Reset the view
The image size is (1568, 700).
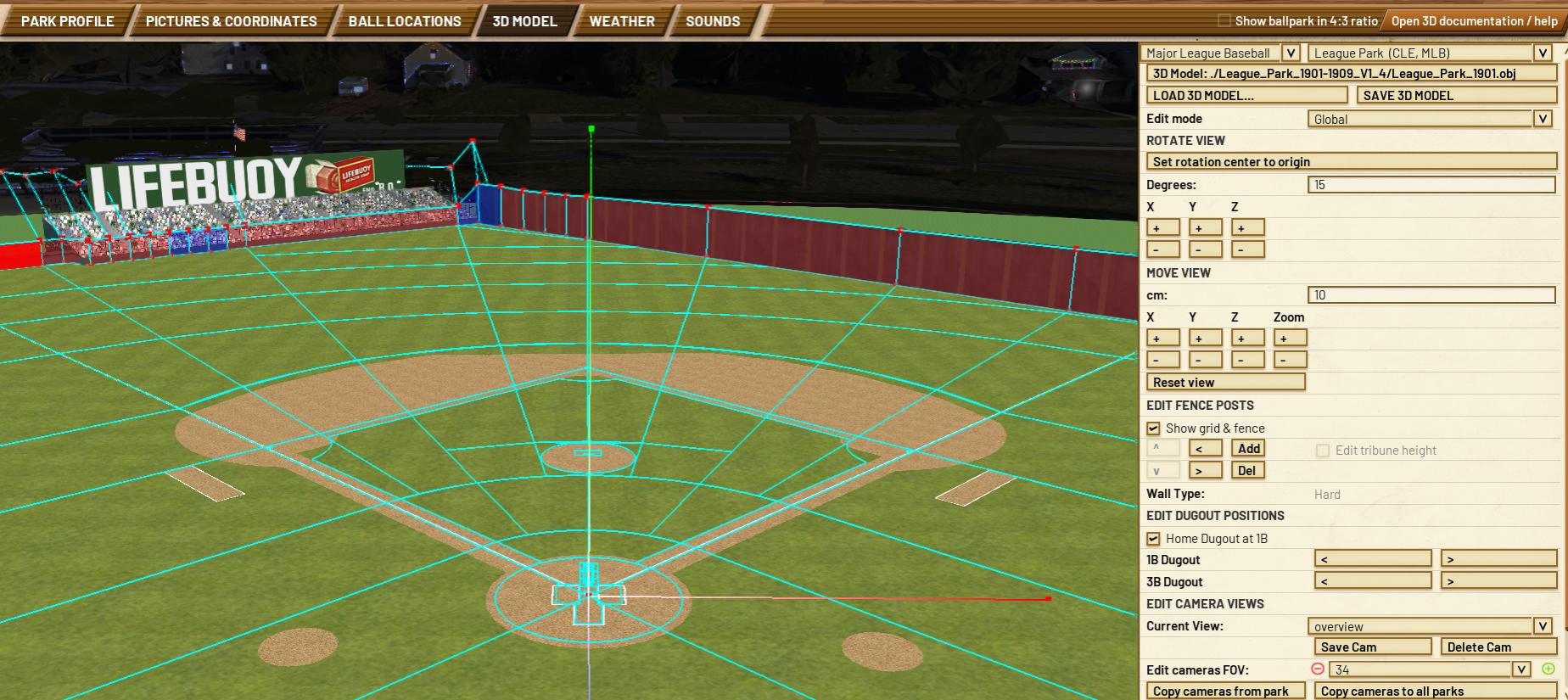1225,383
